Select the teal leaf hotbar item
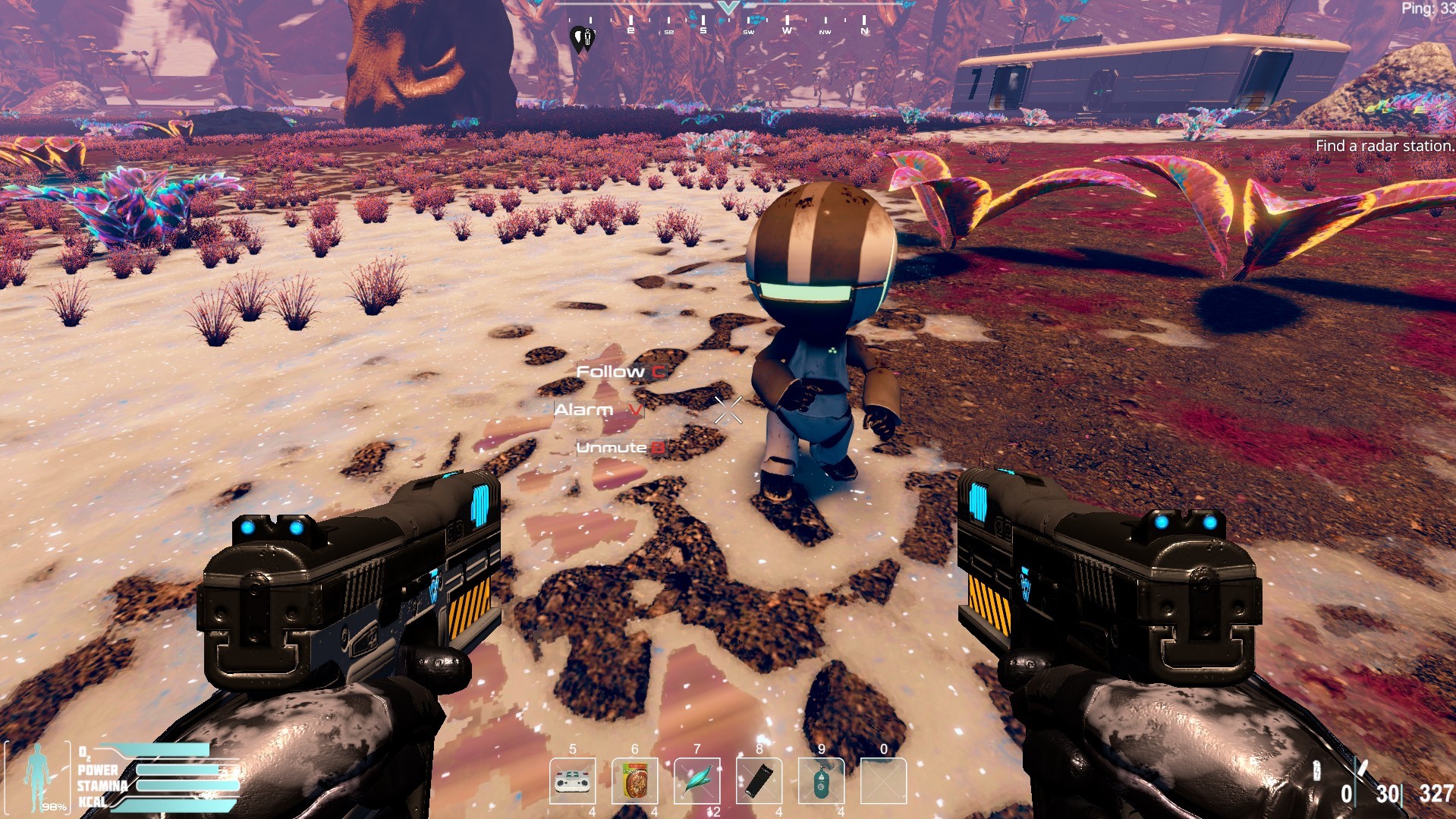This screenshot has width=1456, height=819. [697, 781]
